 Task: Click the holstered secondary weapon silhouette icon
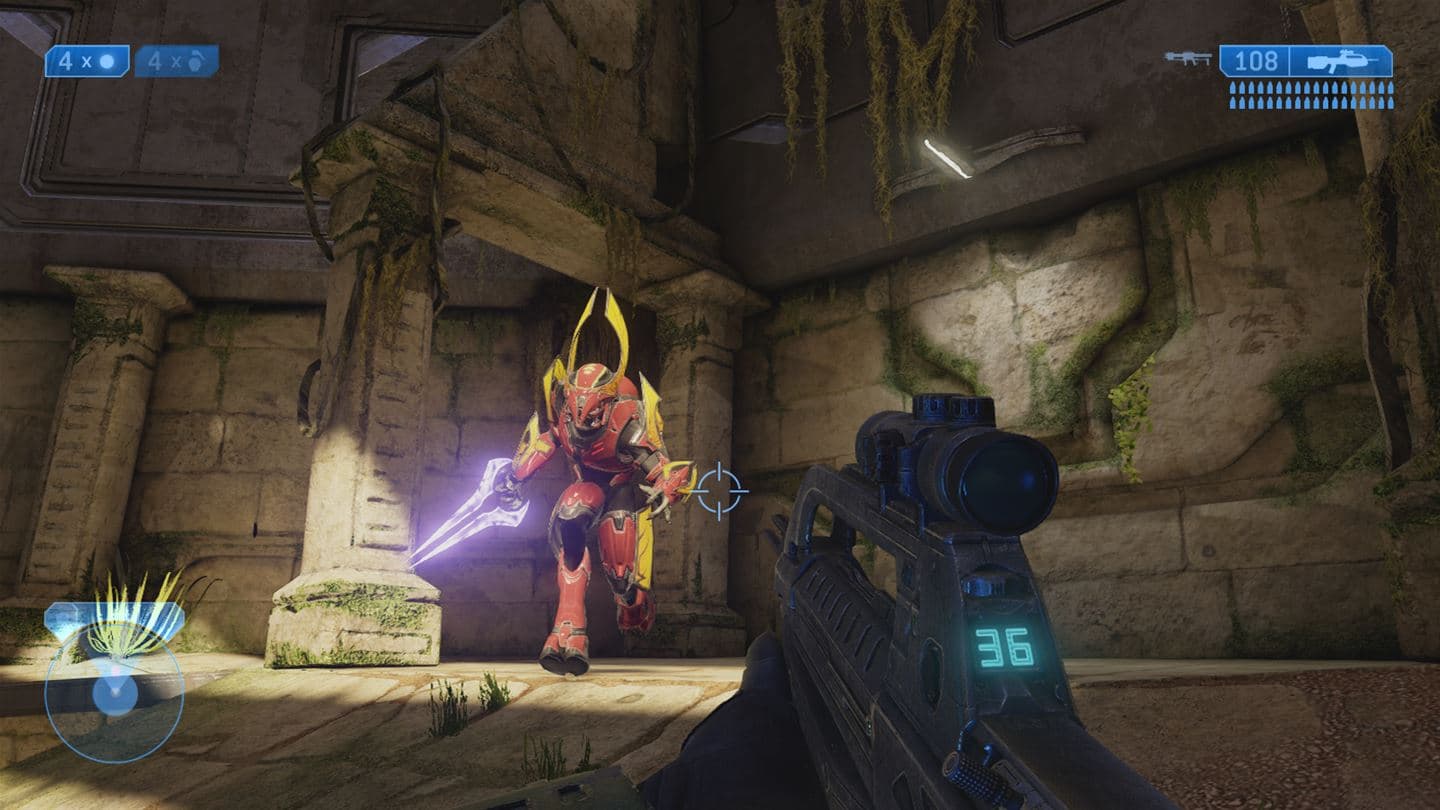point(1187,59)
